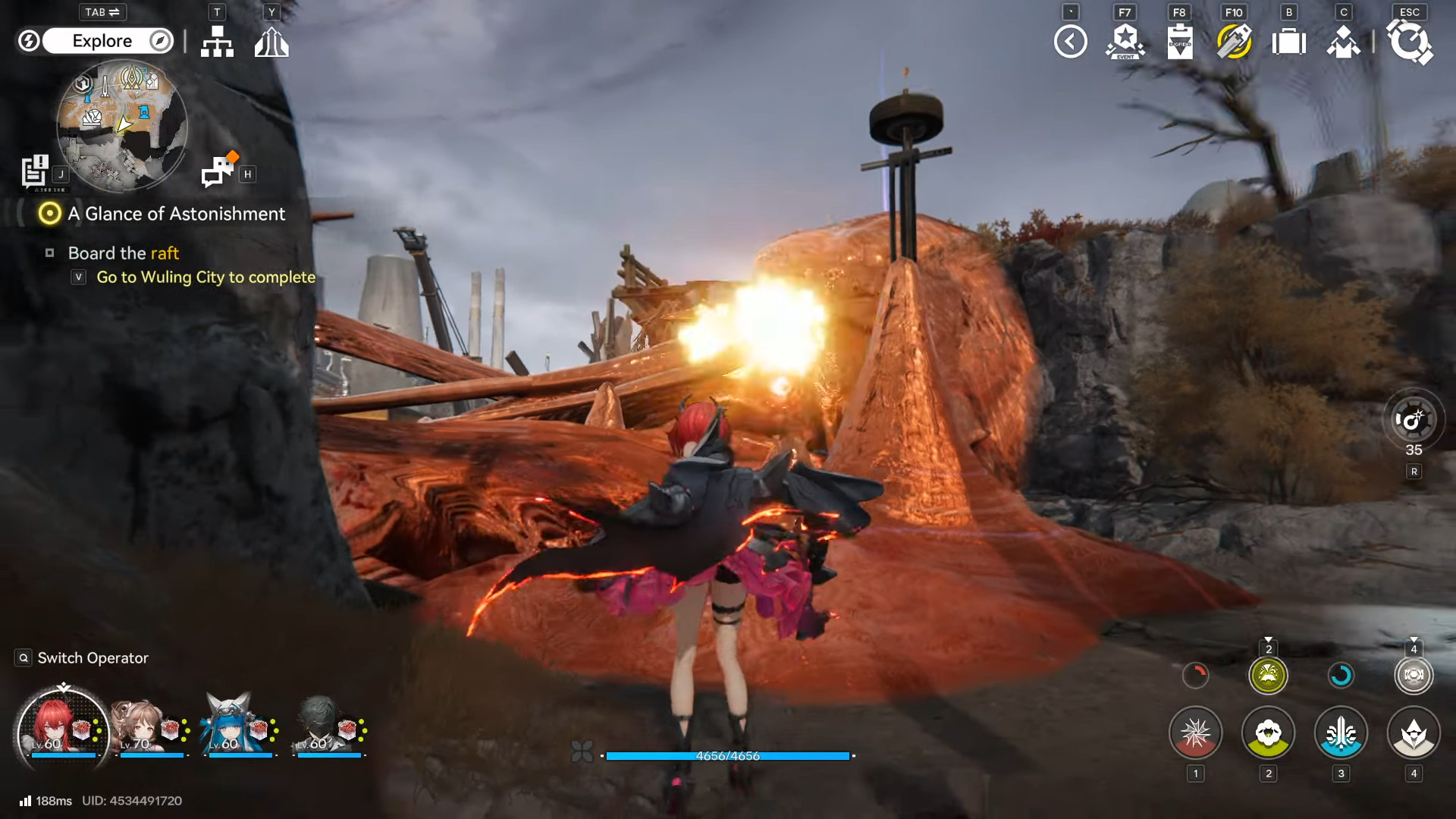Switch to the brown-haired Lv.70 operator

click(151, 730)
